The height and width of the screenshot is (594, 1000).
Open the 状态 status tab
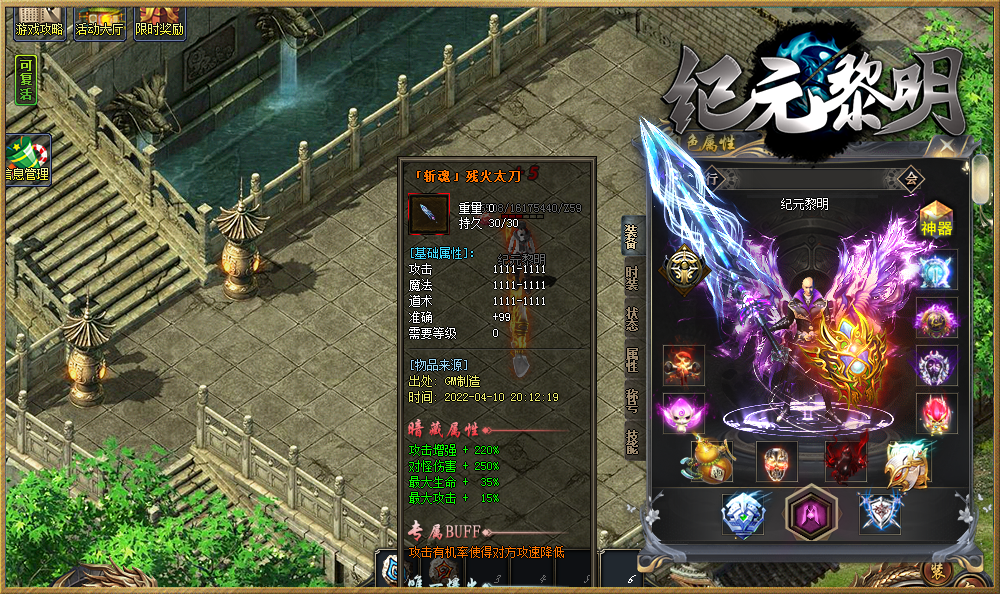coord(633,319)
